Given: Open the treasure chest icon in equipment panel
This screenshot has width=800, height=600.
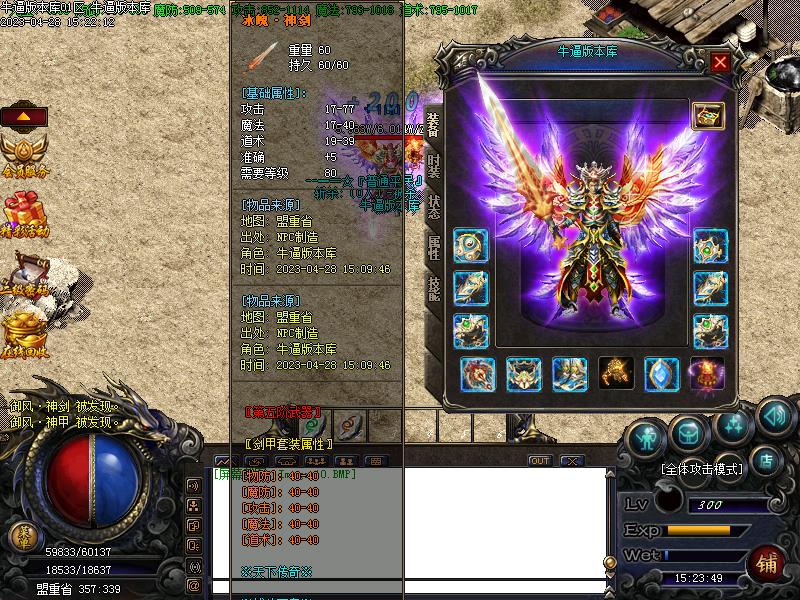Looking at the screenshot, I should click(x=708, y=116).
